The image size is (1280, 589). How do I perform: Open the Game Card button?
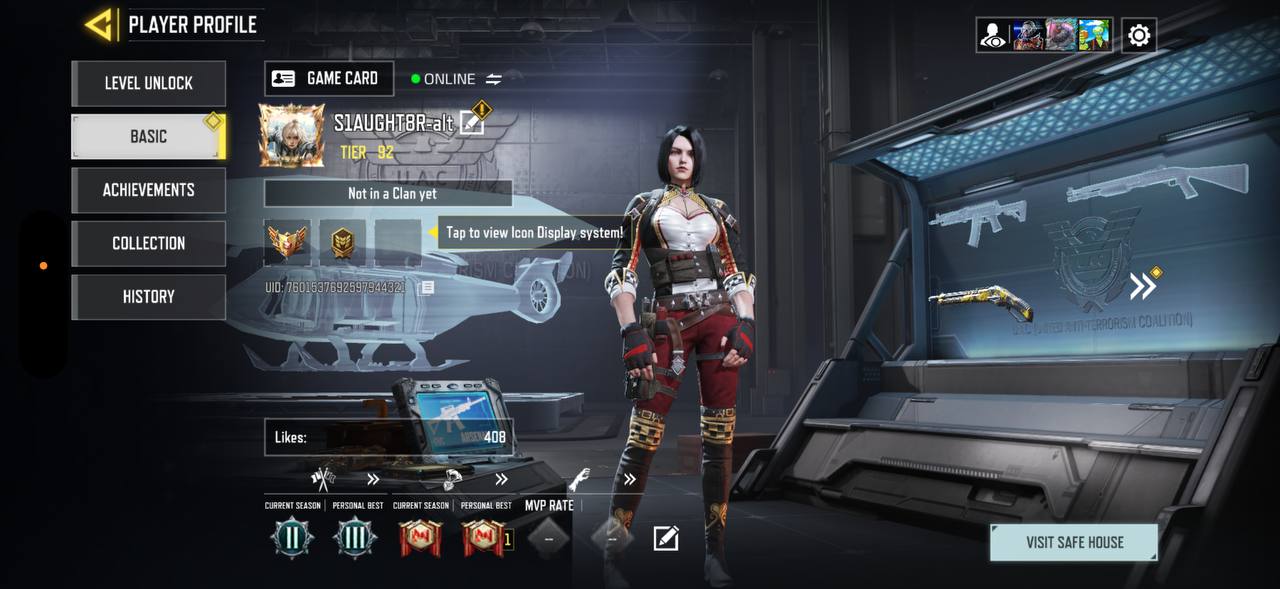pyautogui.click(x=328, y=79)
